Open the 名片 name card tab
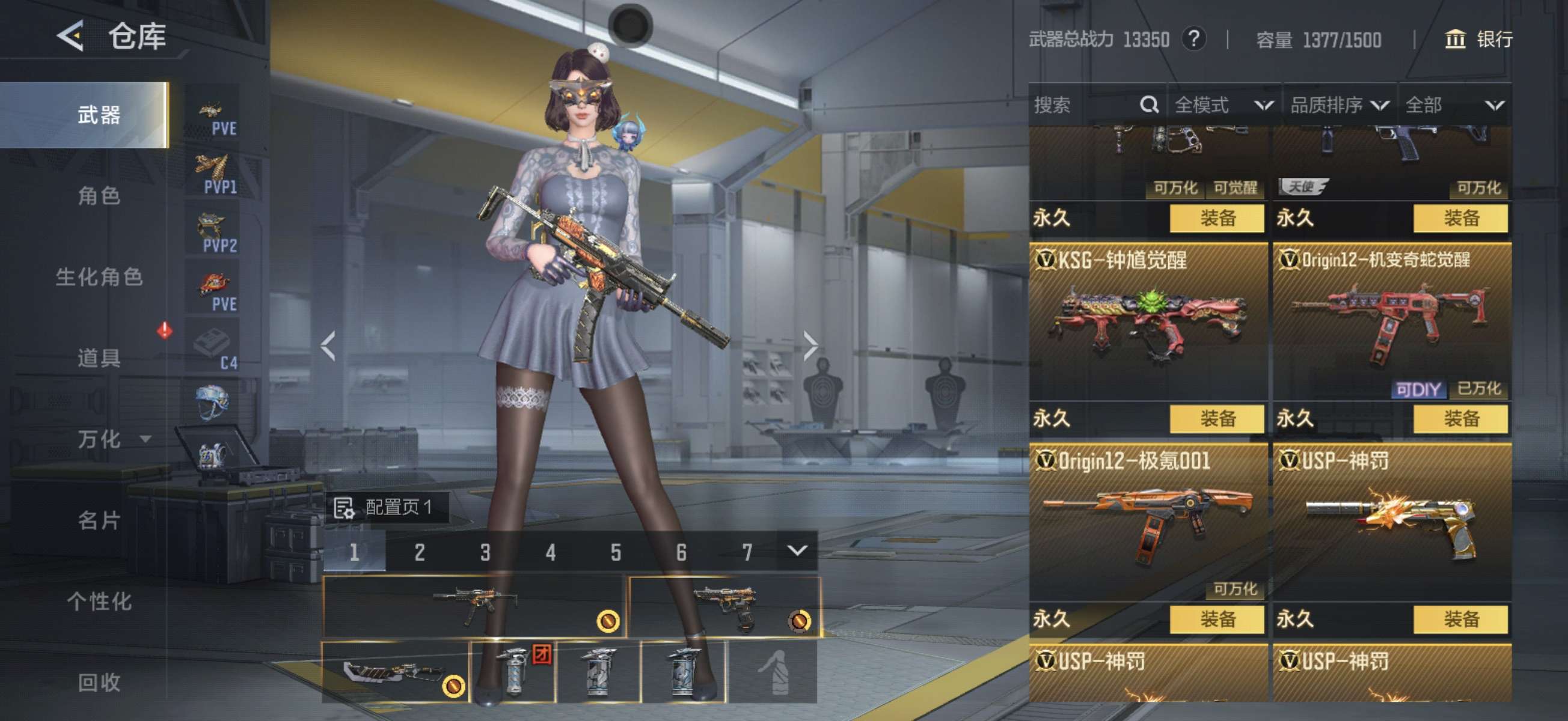 pos(99,520)
